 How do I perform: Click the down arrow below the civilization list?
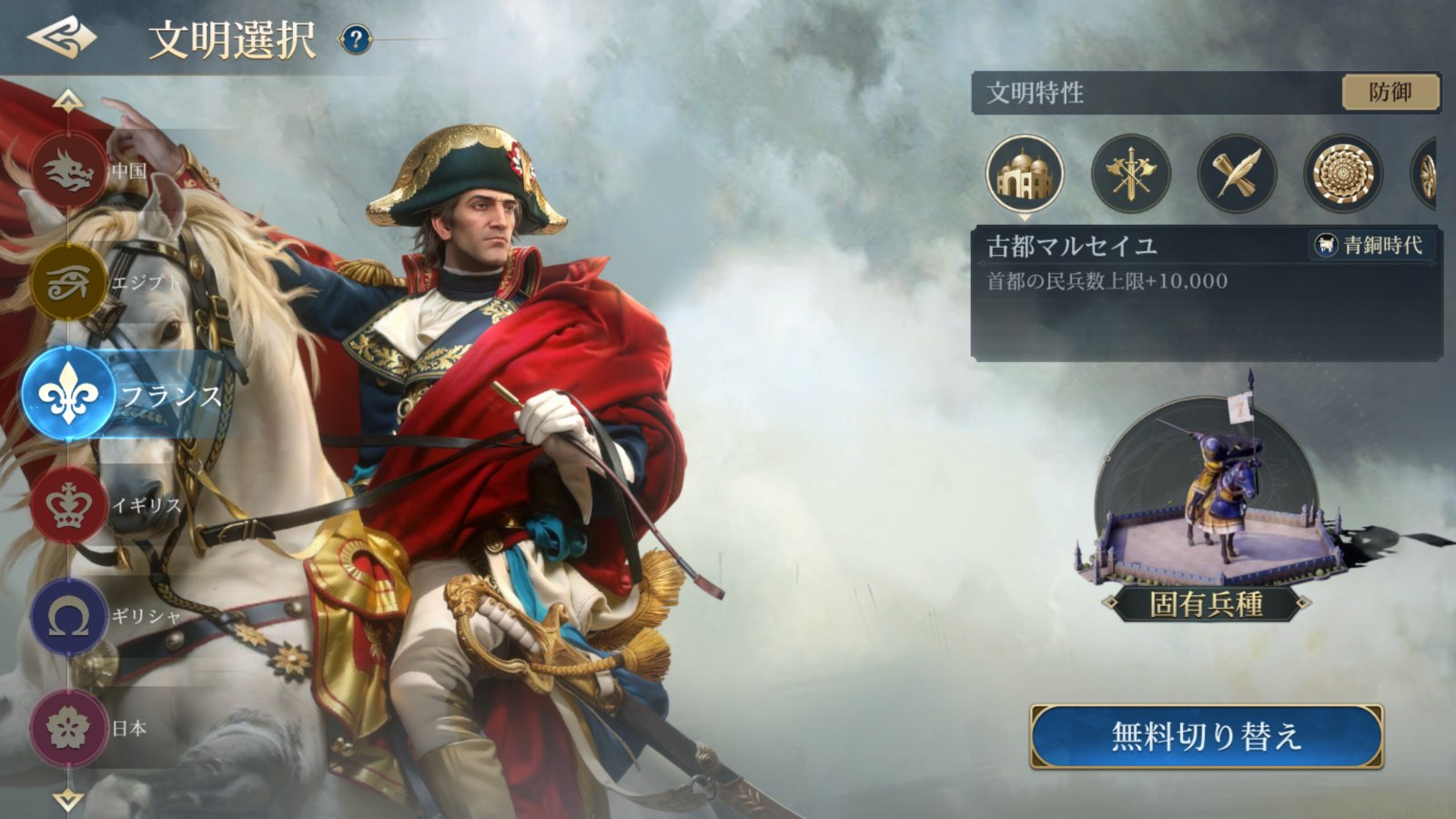pos(68,800)
